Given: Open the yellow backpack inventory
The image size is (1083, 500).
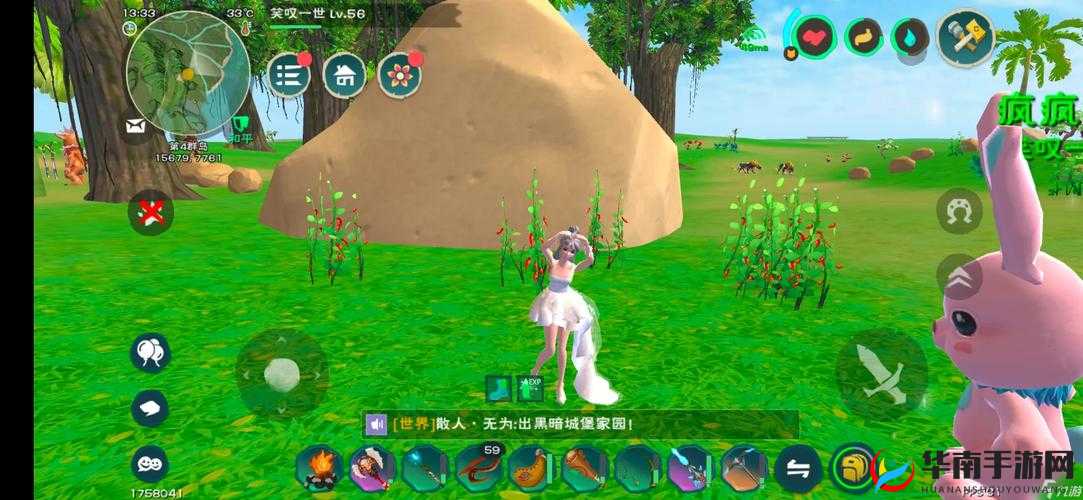Looking at the screenshot, I should (853, 468).
